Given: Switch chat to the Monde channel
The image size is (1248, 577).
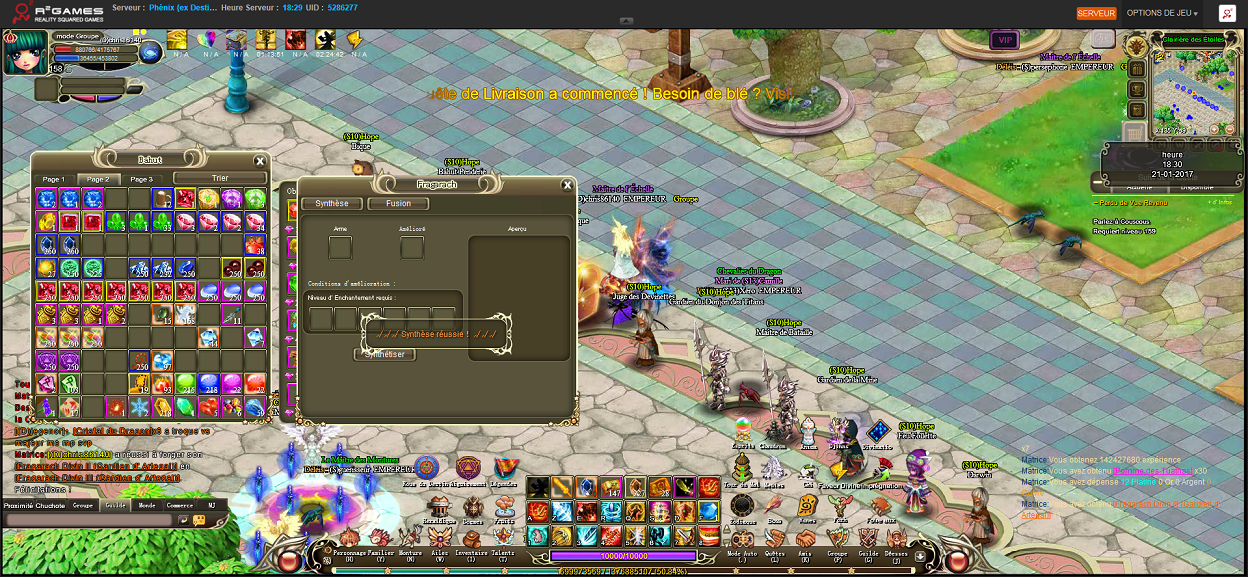Looking at the screenshot, I should (146, 505).
